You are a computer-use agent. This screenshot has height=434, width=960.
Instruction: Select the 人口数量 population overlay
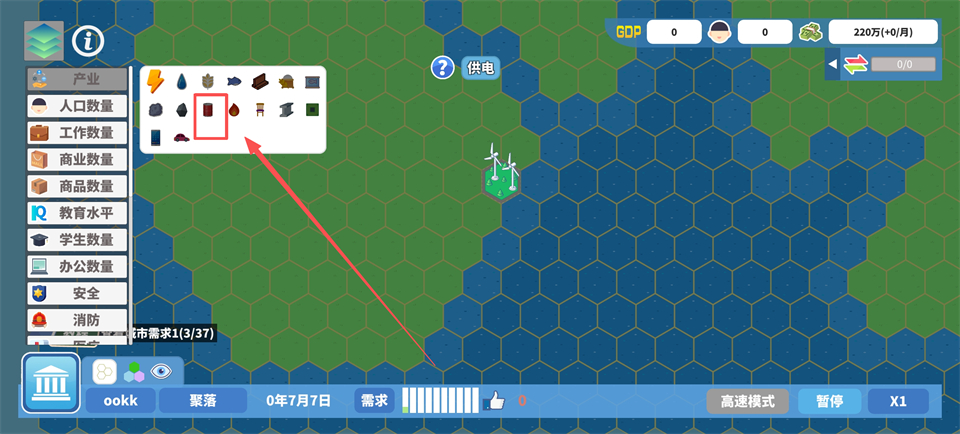78,106
